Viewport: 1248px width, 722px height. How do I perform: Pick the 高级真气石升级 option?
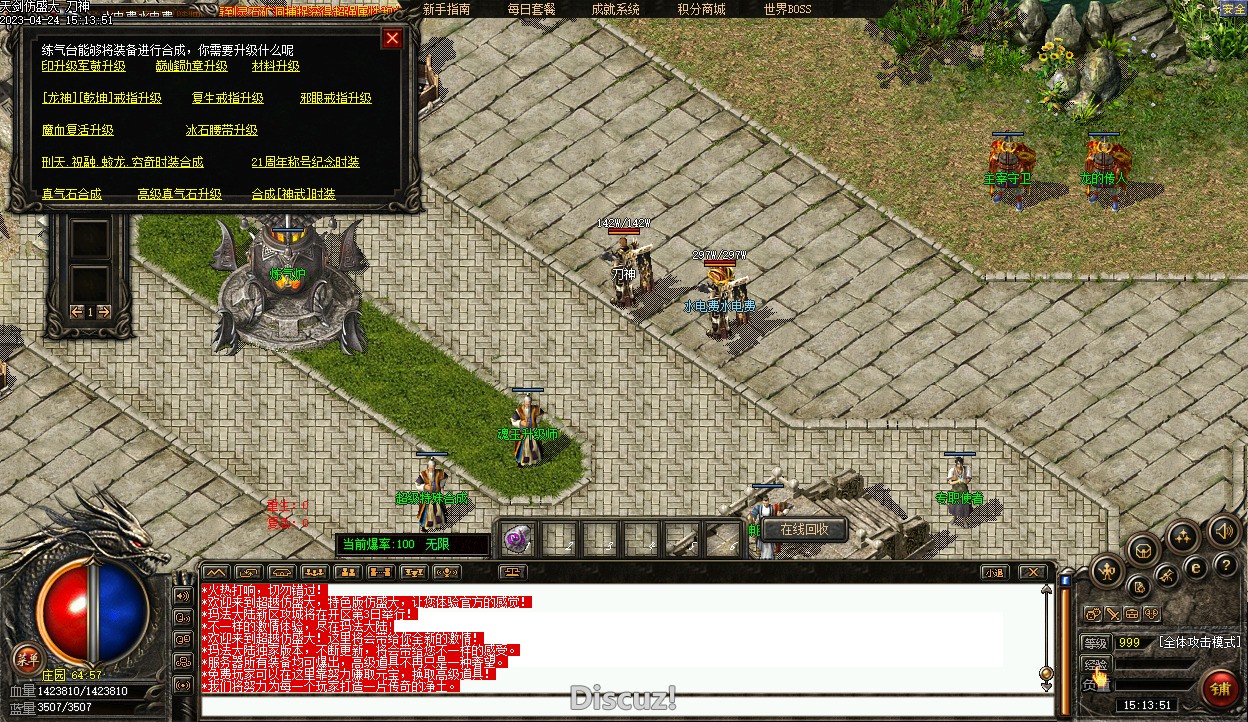tap(179, 194)
